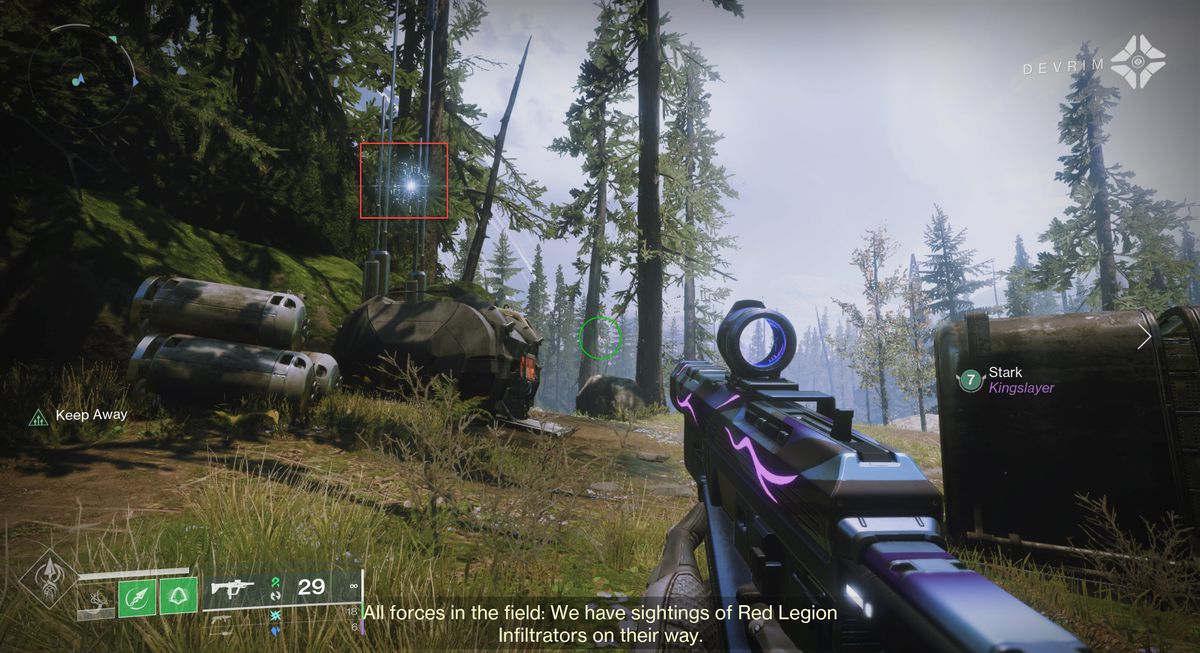
Task: Use the green knife melee ability
Action: click(x=136, y=598)
